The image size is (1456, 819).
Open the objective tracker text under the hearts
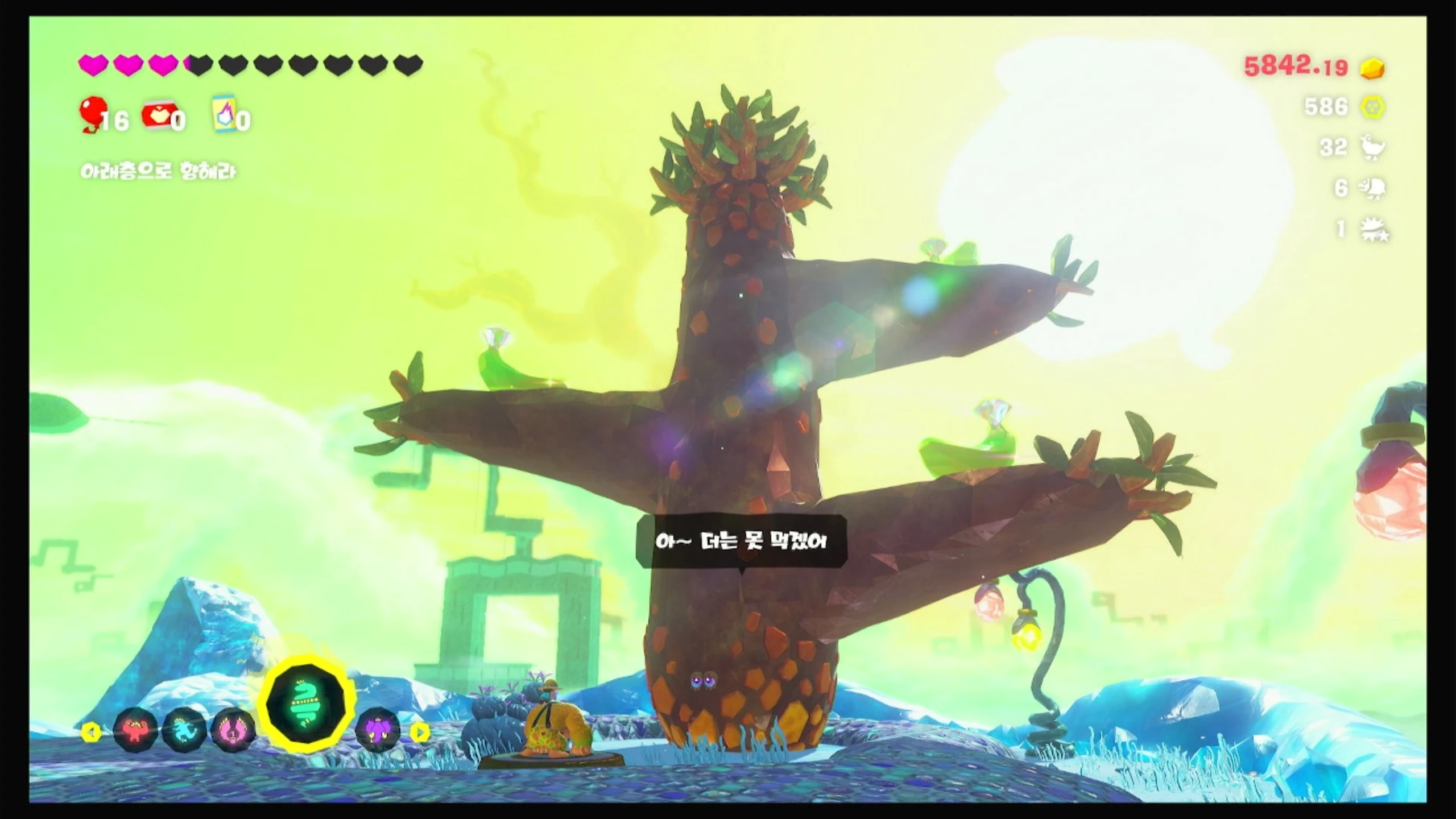click(x=158, y=171)
